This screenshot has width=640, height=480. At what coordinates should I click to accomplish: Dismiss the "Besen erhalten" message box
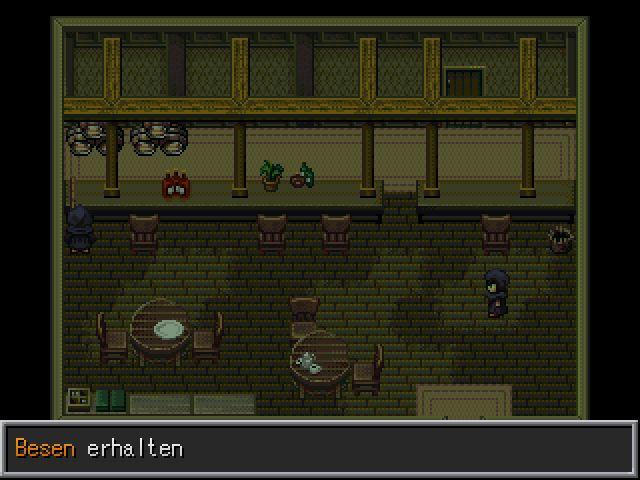319,449
